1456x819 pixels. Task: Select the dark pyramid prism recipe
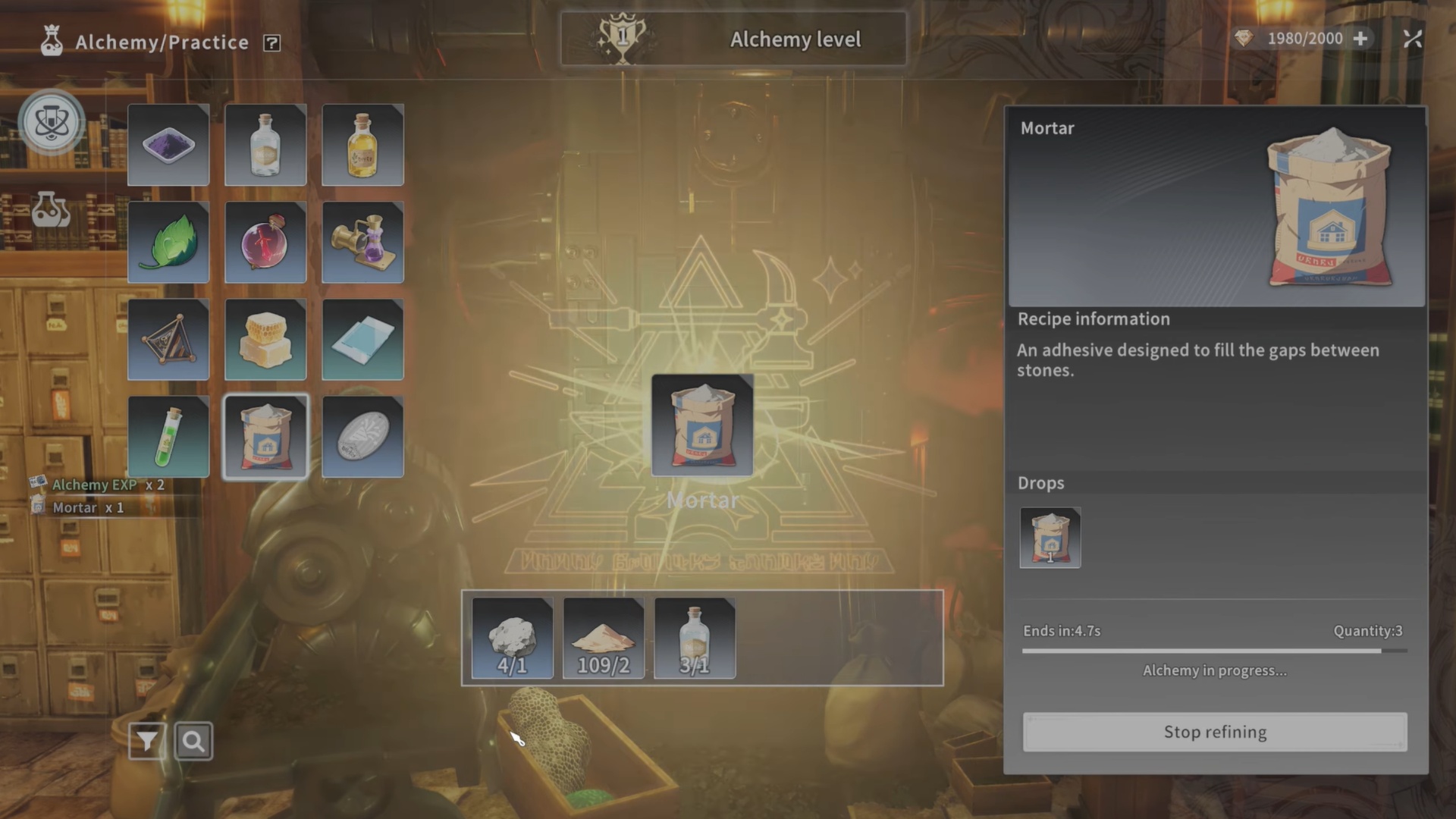tap(168, 339)
